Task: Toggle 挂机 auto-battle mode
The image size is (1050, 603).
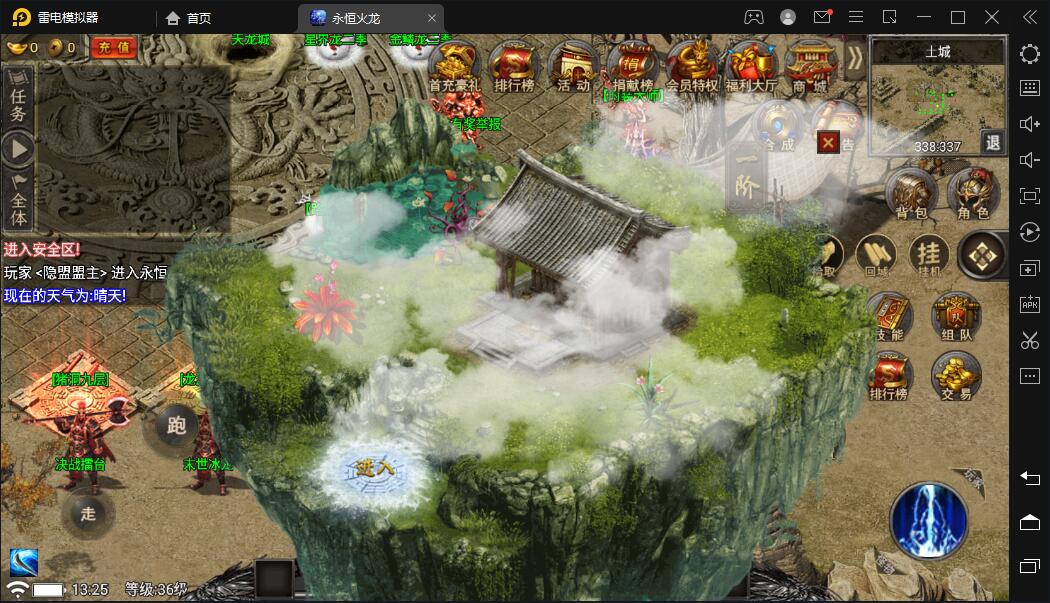Action: click(x=929, y=255)
